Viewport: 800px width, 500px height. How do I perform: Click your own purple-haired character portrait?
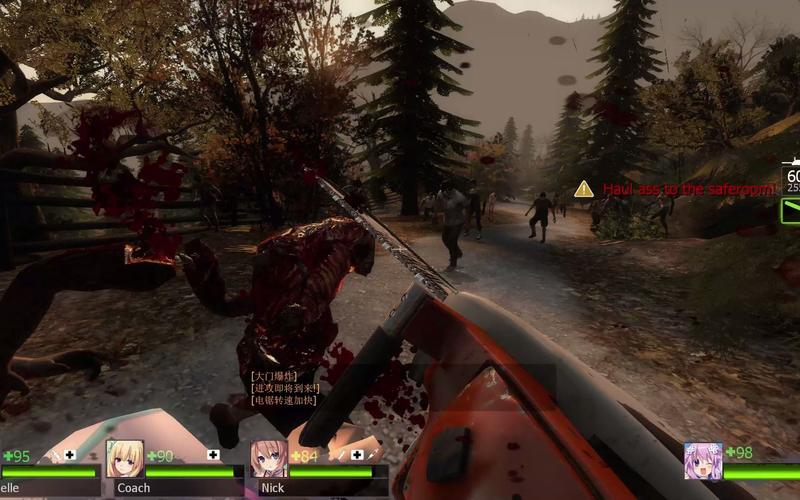[x=703, y=461]
